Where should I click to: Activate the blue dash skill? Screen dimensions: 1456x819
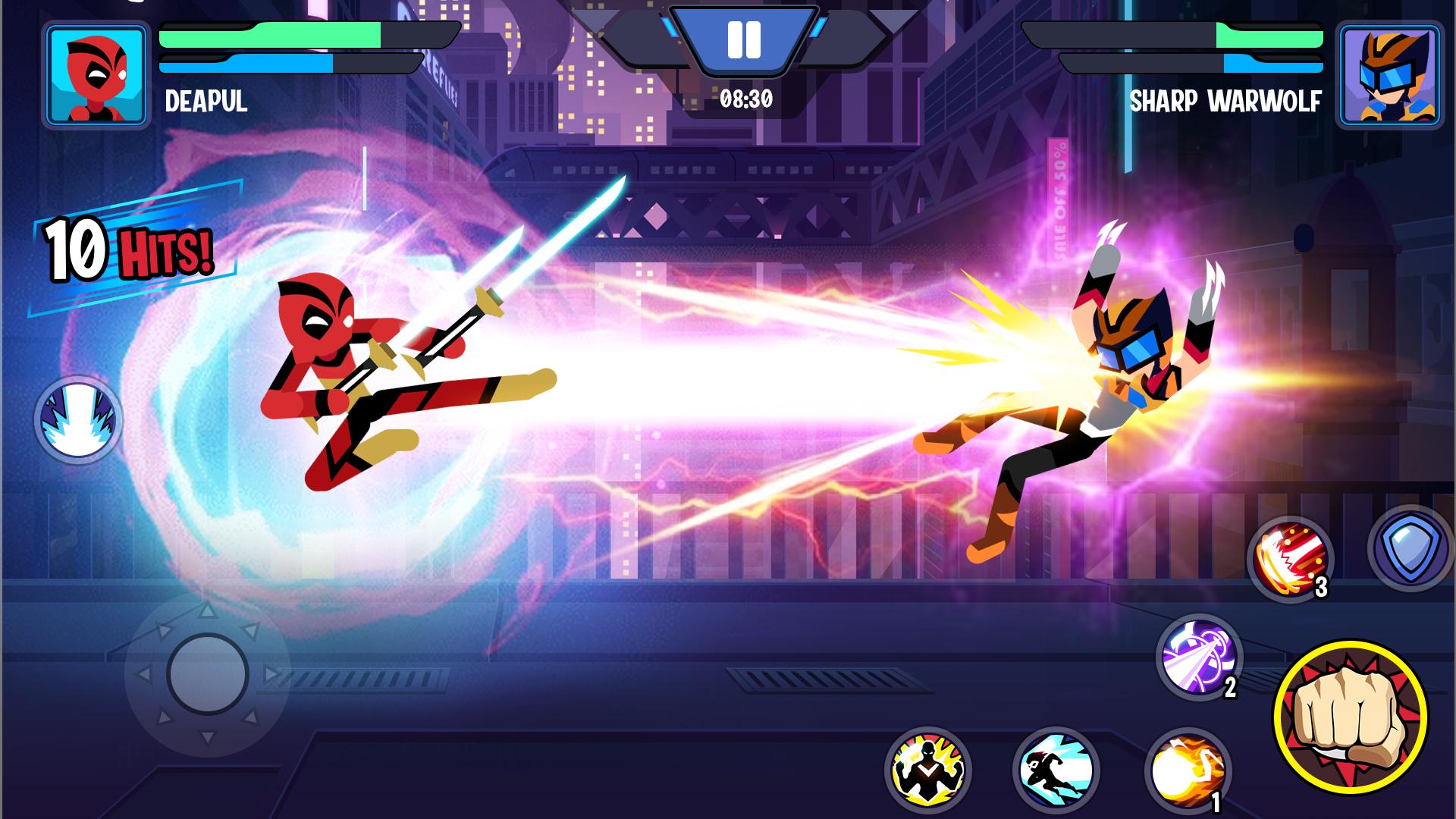(x=1056, y=770)
